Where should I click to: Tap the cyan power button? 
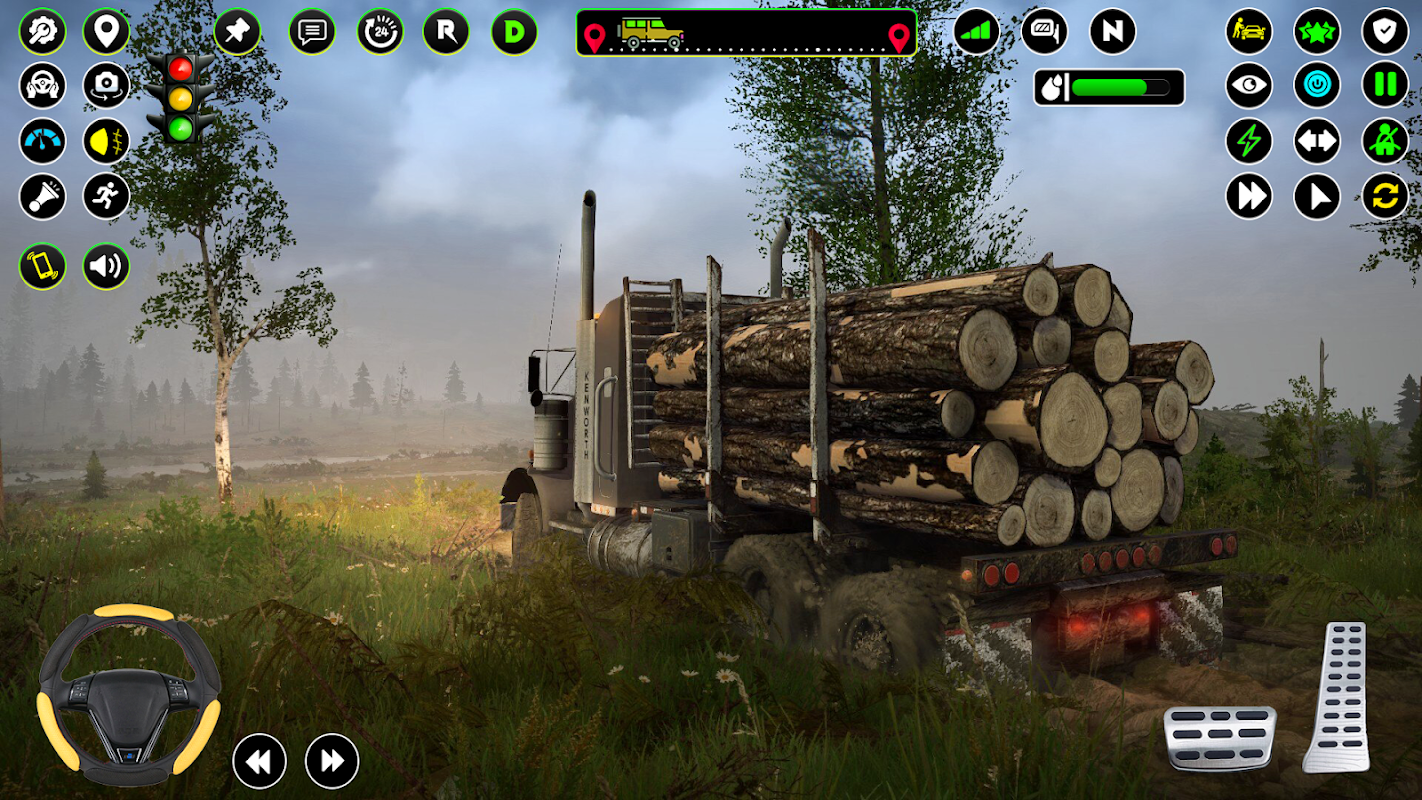[1317, 86]
